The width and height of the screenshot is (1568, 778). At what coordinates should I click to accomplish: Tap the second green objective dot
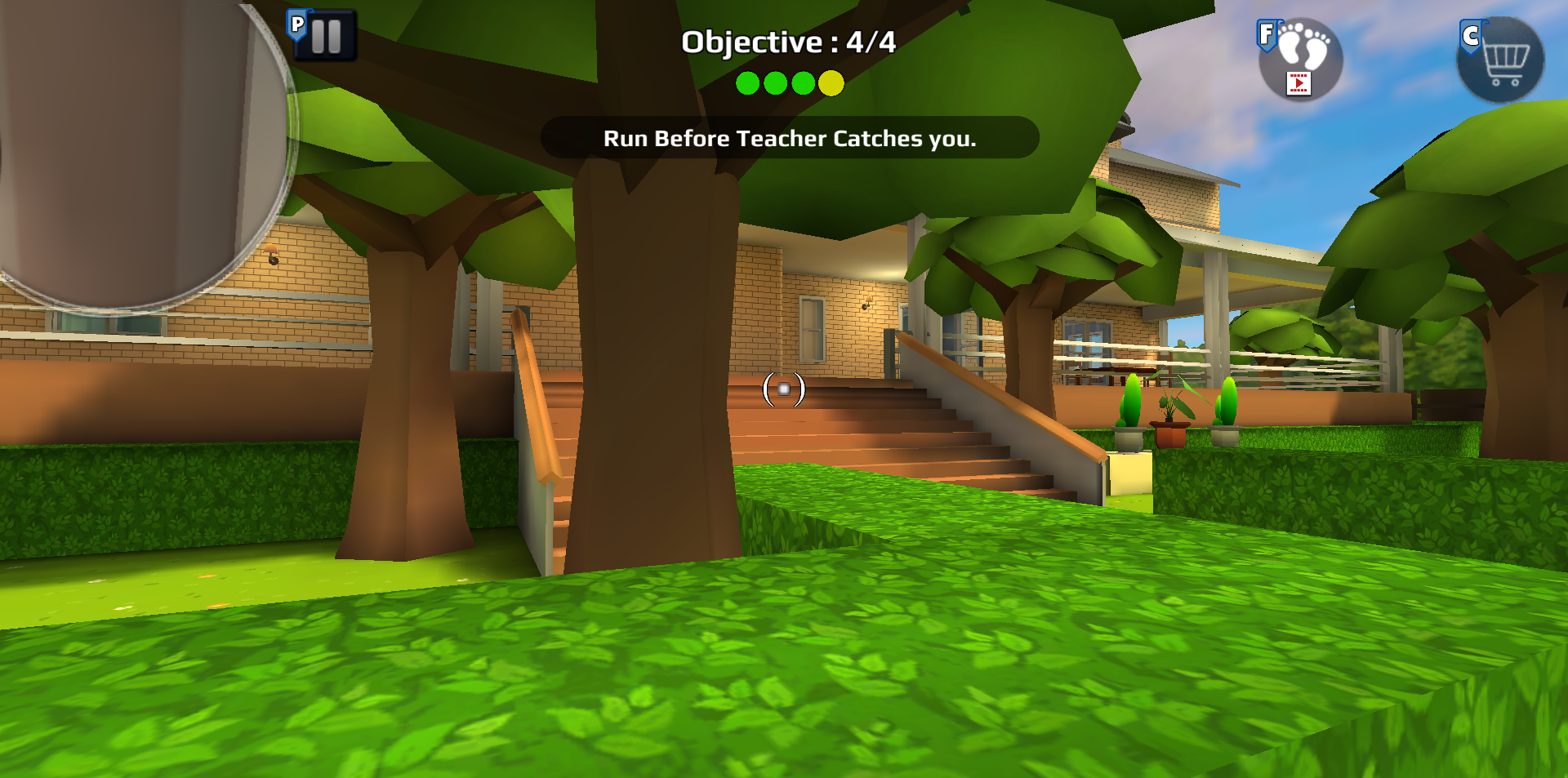776,82
